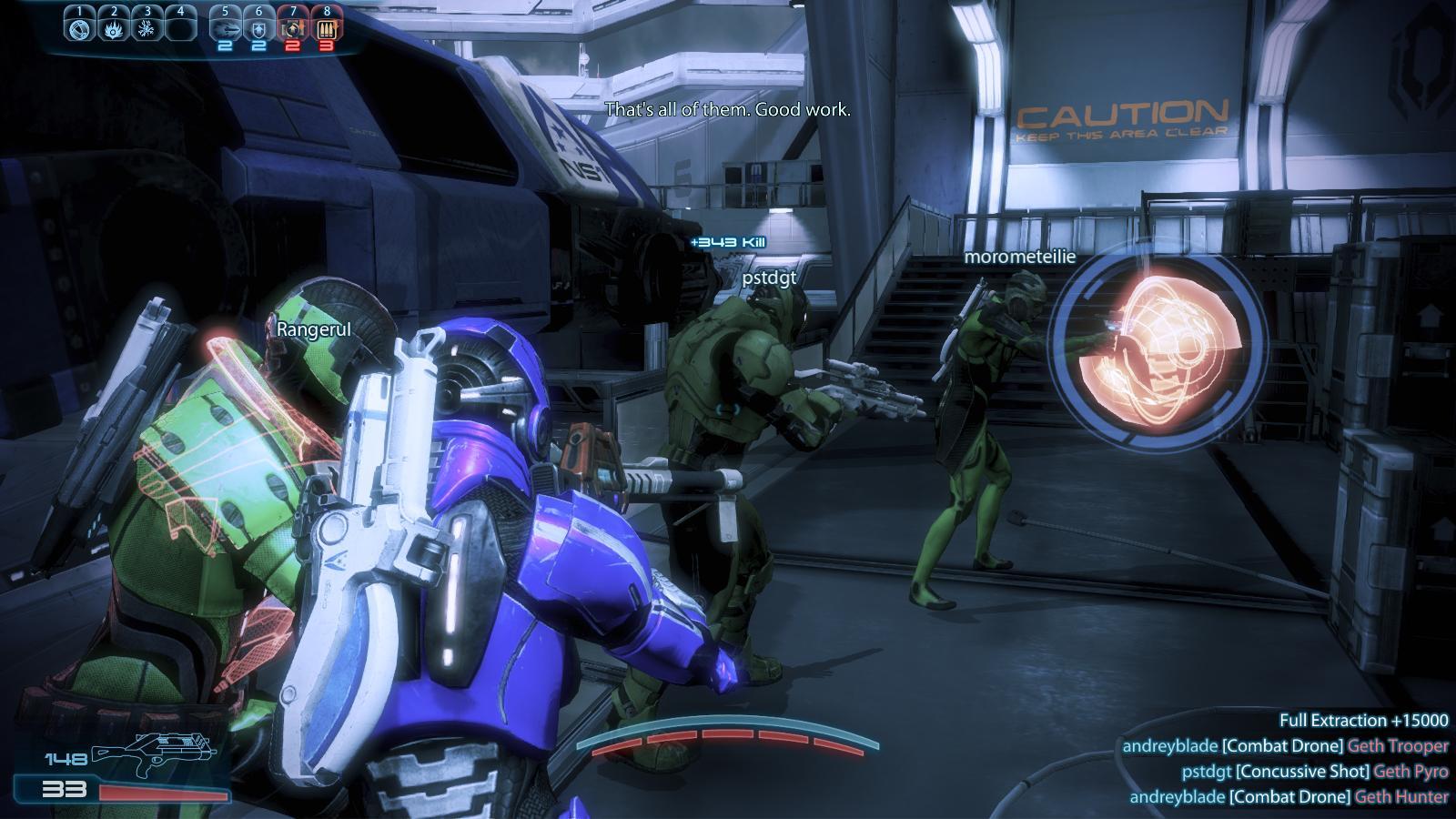
Task: Trigger the snowflake Cryo Blast power
Action: point(147,28)
